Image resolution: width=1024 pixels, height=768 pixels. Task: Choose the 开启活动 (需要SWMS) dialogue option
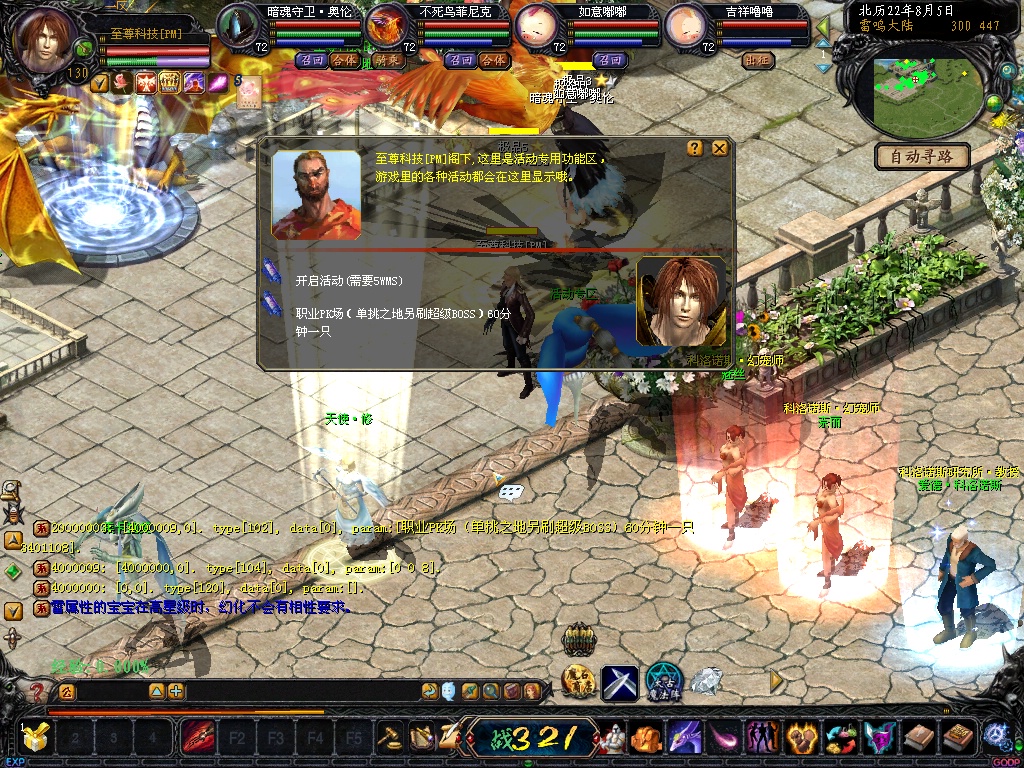click(348, 281)
